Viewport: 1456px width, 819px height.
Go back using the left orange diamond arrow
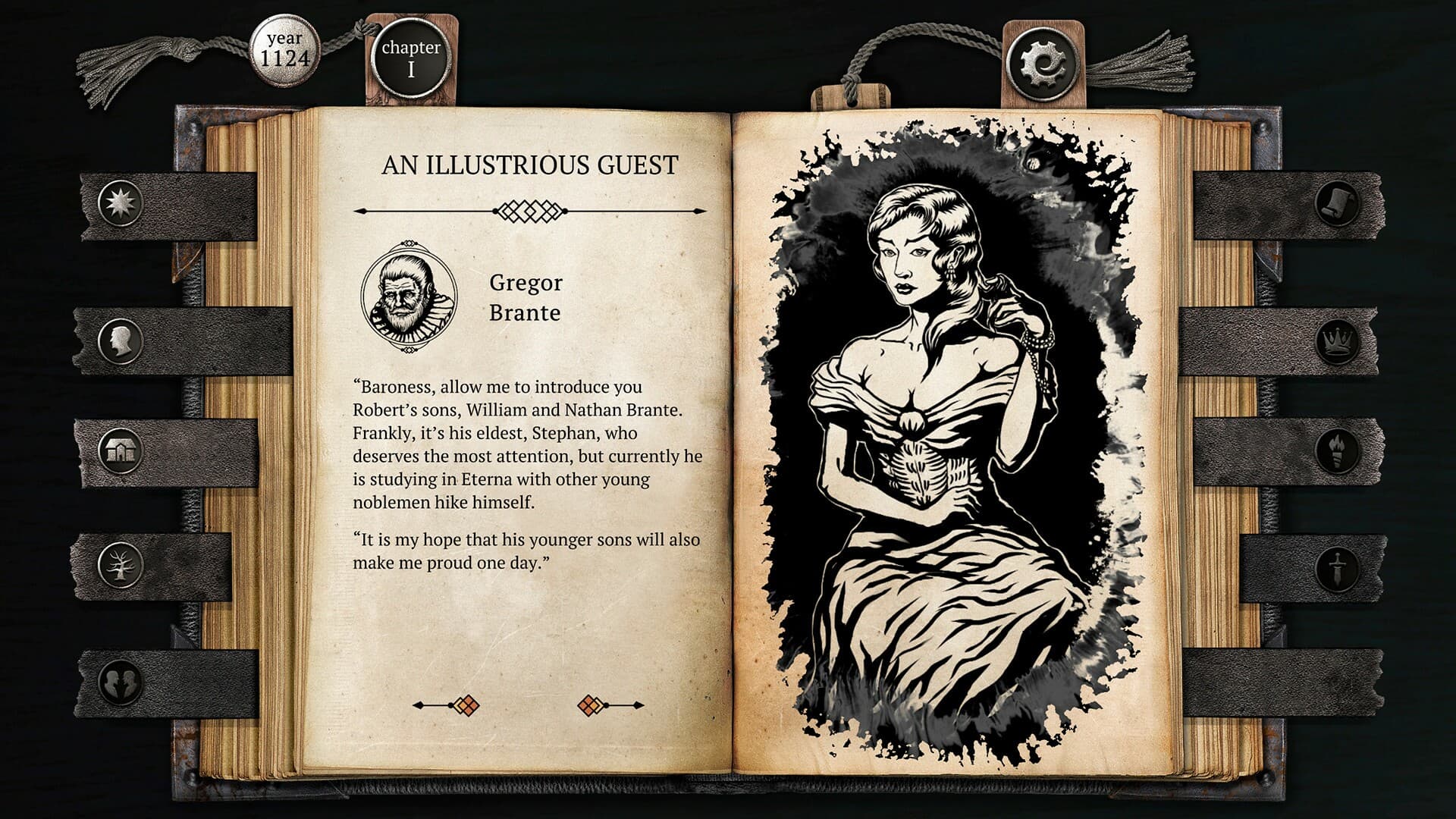tap(468, 705)
